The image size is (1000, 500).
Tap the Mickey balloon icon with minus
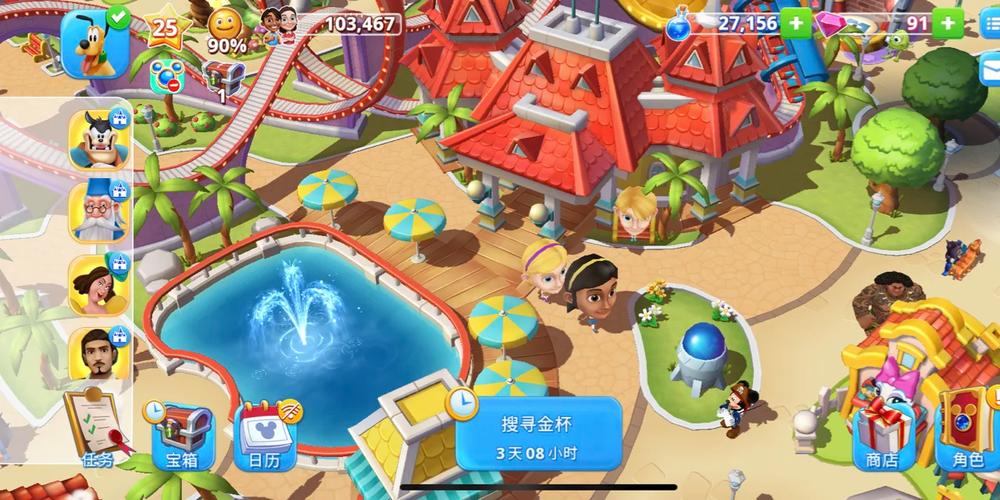click(164, 75)
